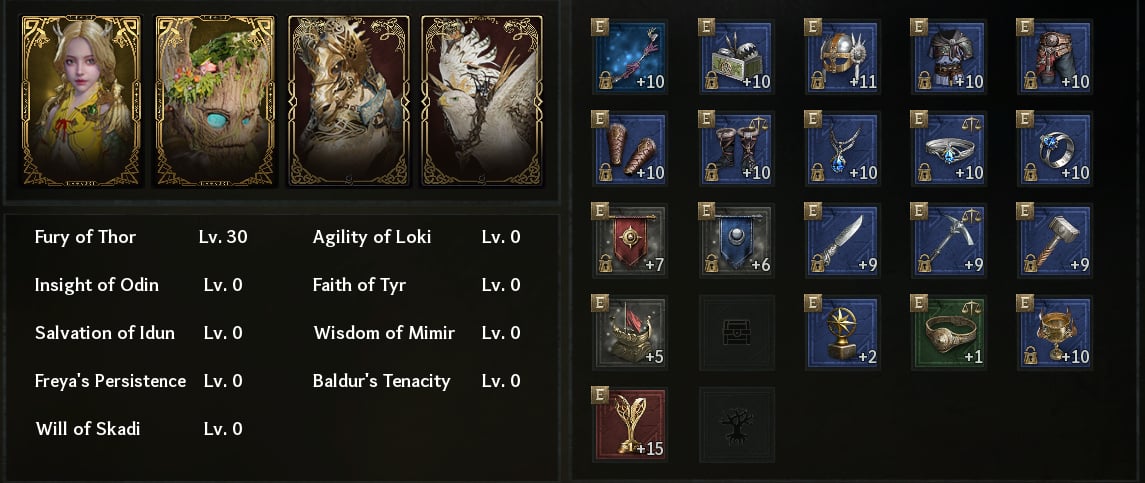Inspect the +10 chest armor slot

(x=949, y=56)
